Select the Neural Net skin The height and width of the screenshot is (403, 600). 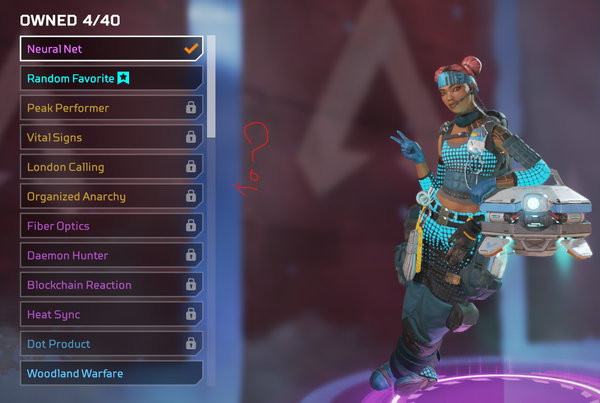tap(110, 48)
